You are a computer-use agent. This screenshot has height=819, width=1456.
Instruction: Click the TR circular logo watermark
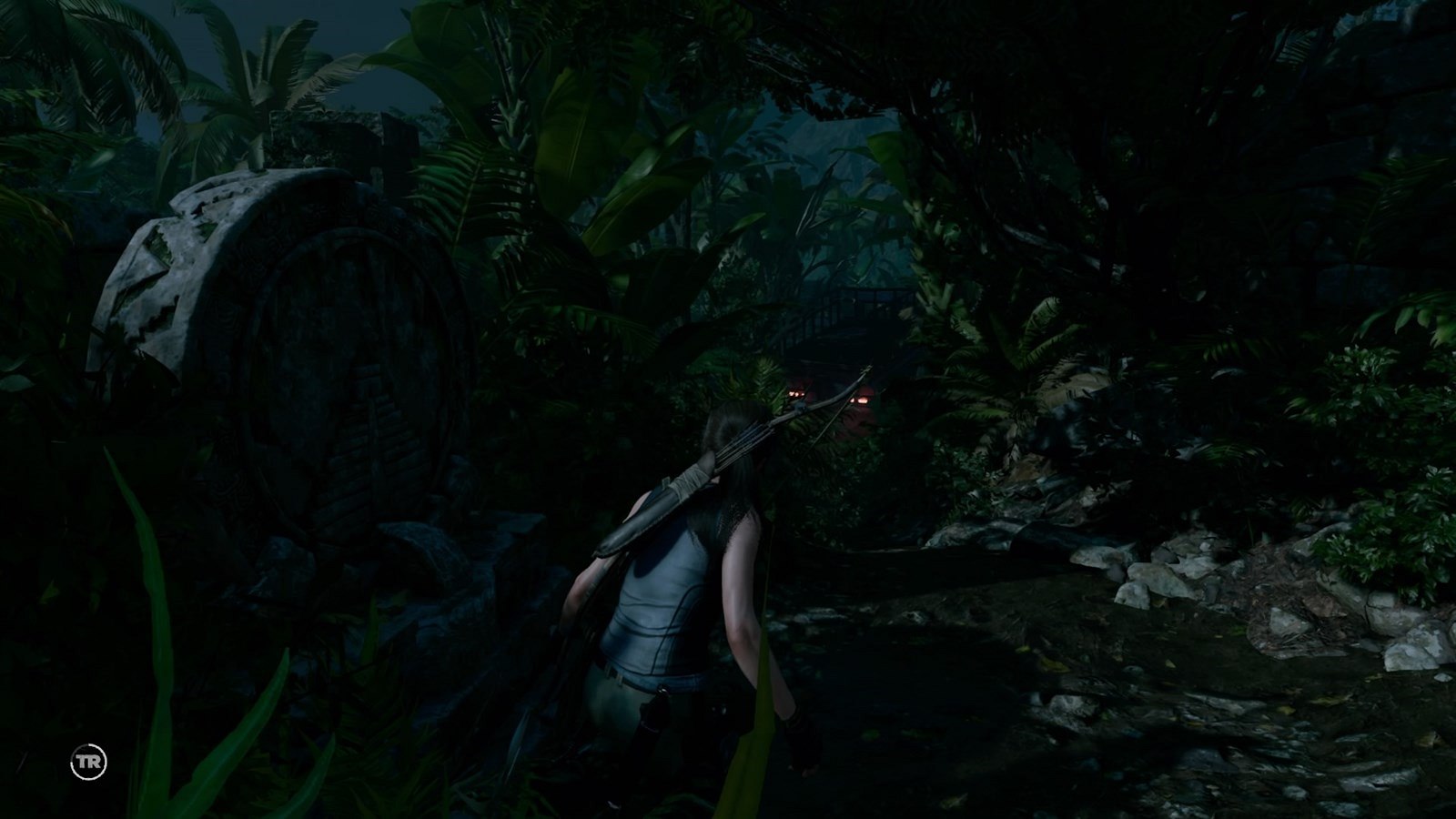coord(88,762)
